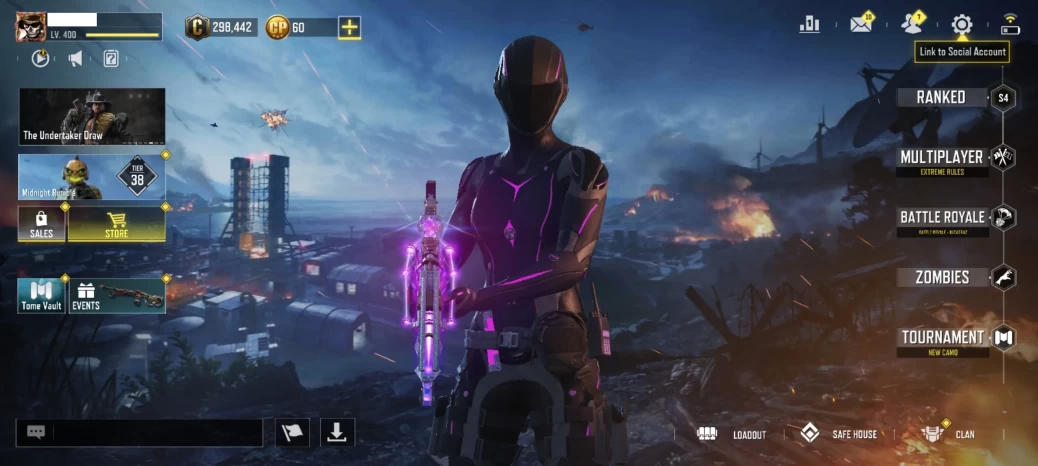
Task: View the leaderboard podium icon
Action: coord(810,25)
